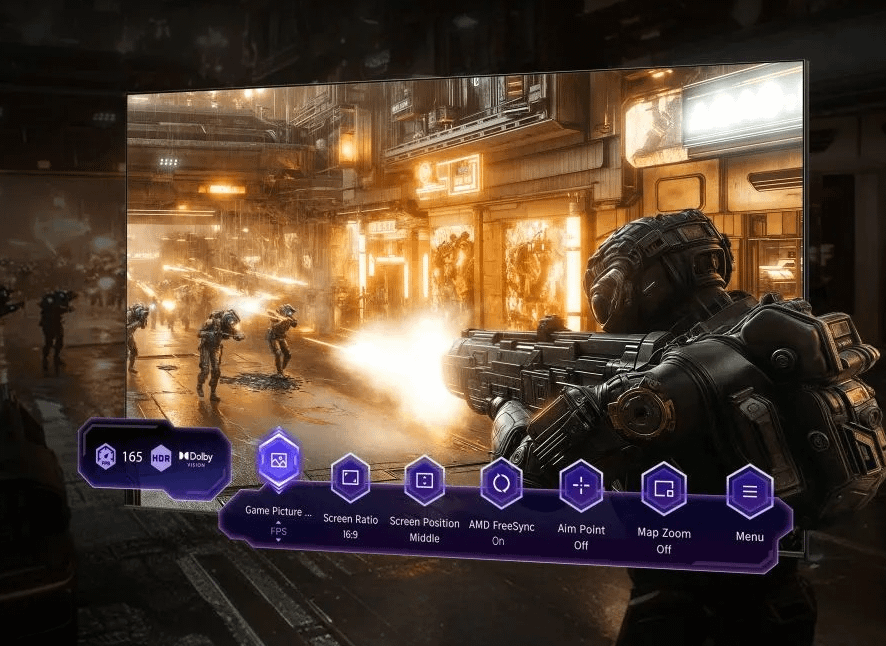Toggle AMD FreeSync setting

[500, 484]
